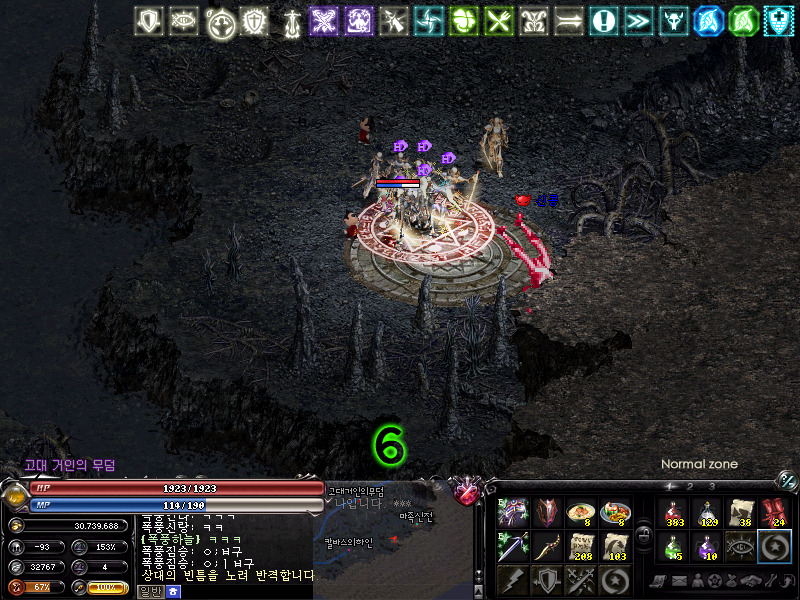Image resolution: width=800 pixels, height=600 pixels.
Task: Use the vegetable dish food item
Action: (615, 513)
